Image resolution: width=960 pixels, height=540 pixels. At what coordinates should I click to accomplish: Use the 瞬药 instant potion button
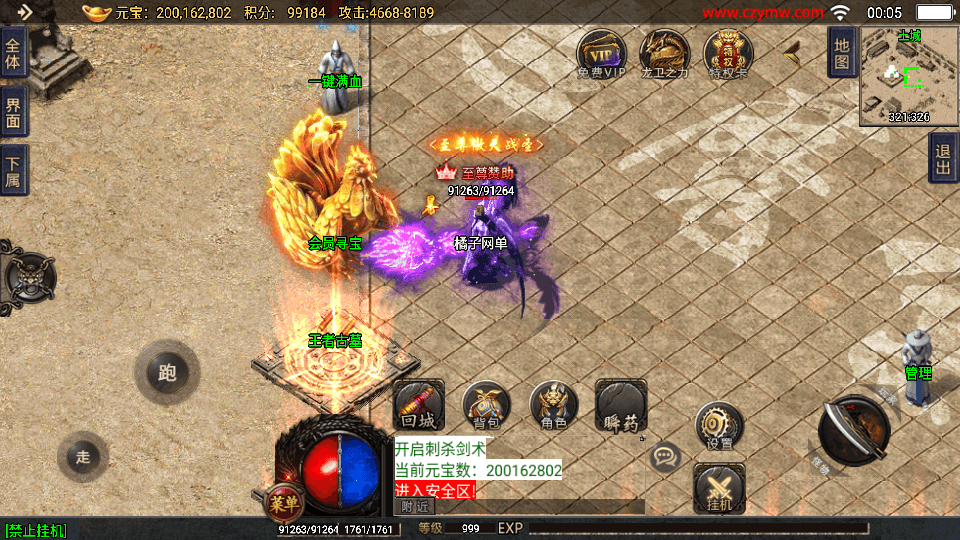coord(621,405)
